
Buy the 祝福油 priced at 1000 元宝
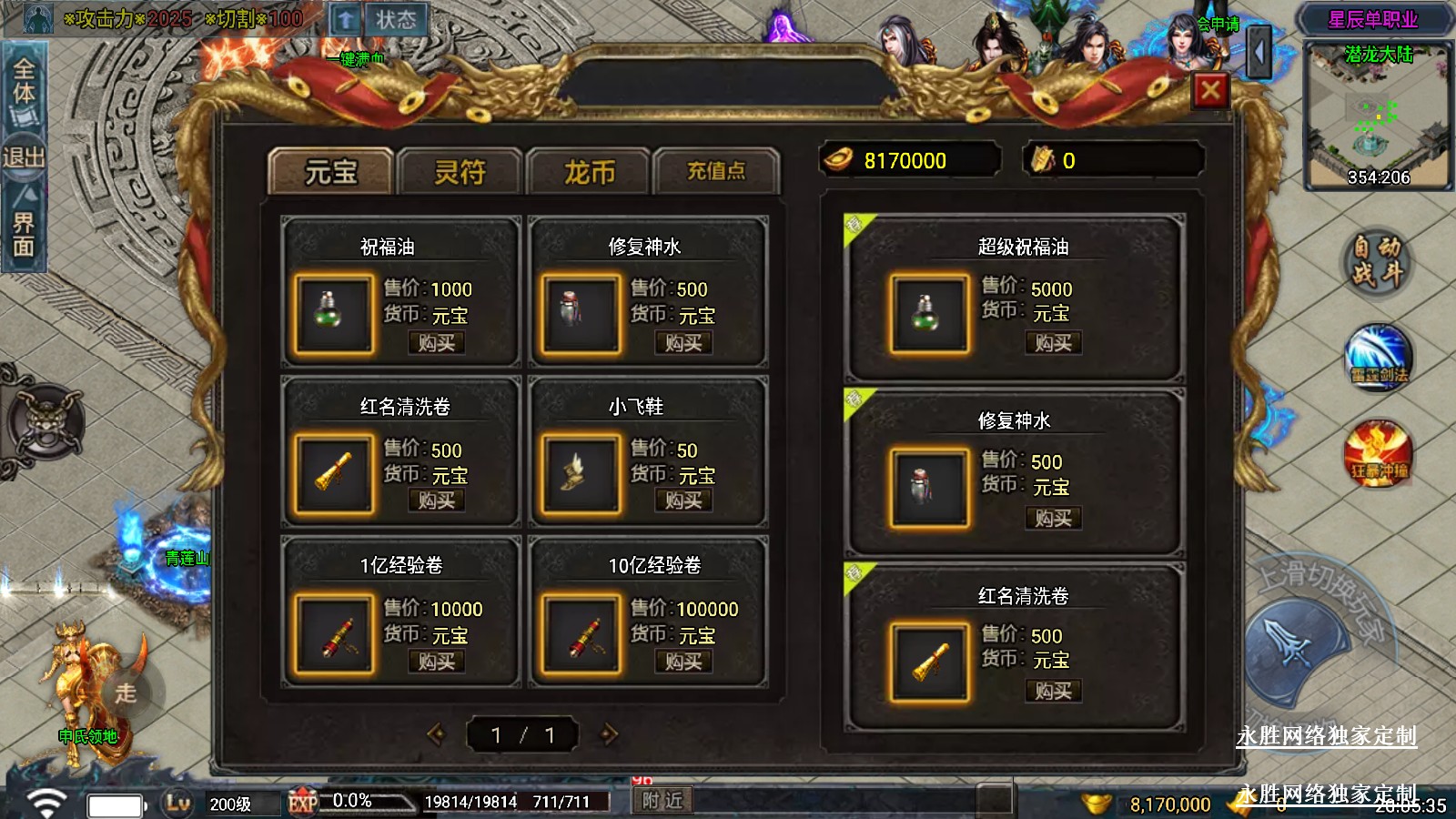click(436, 343)
